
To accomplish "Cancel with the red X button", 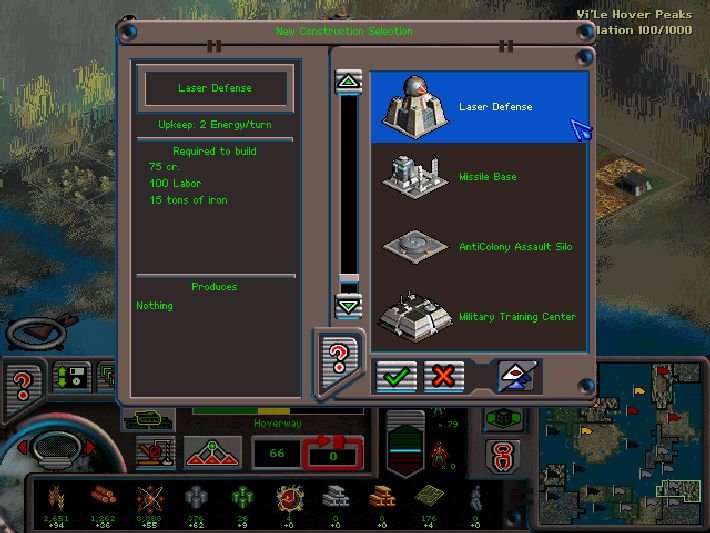I will (443, 376).
